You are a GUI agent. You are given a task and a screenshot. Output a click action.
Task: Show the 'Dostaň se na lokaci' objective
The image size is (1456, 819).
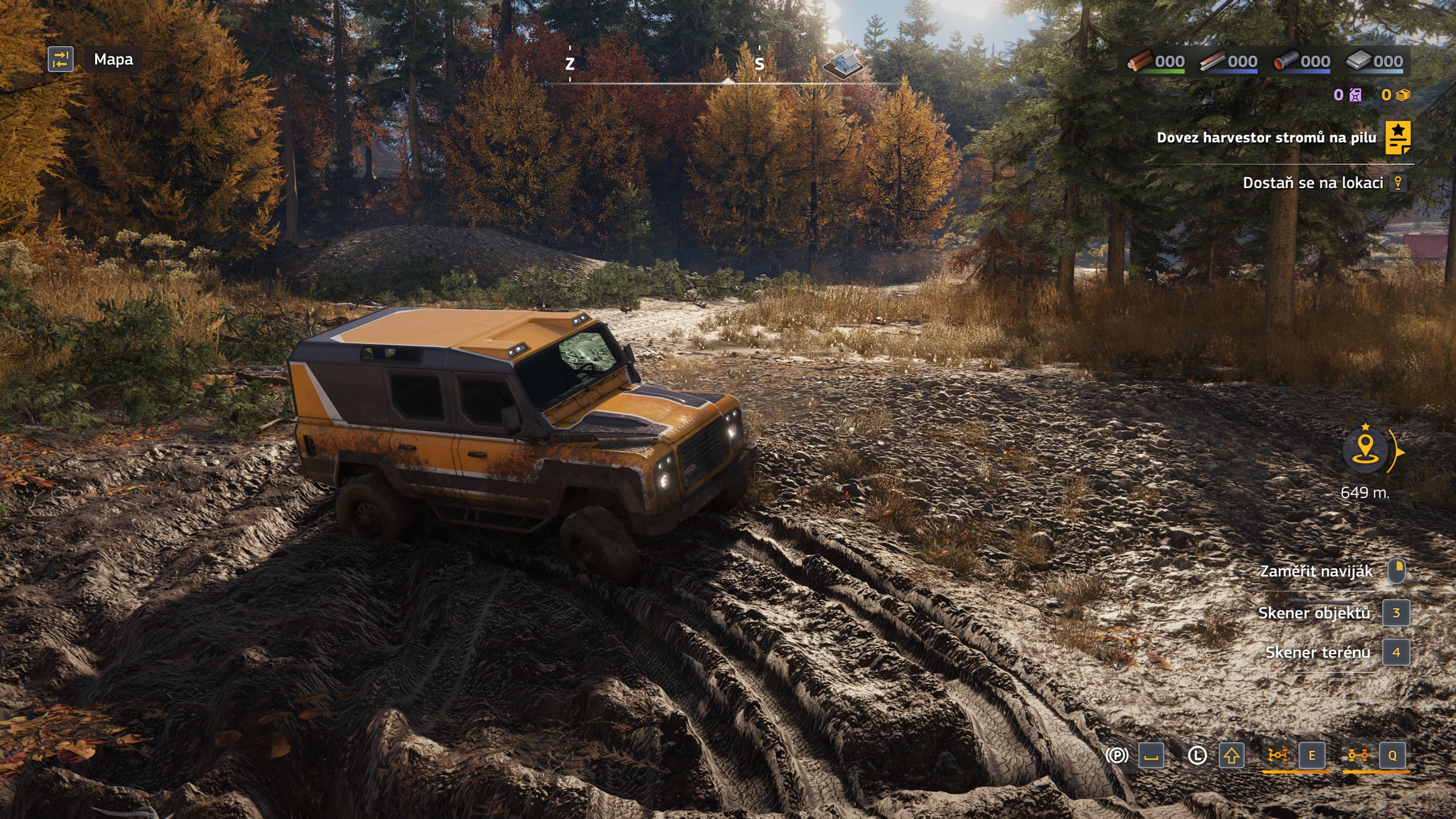tap(1312, 182)
